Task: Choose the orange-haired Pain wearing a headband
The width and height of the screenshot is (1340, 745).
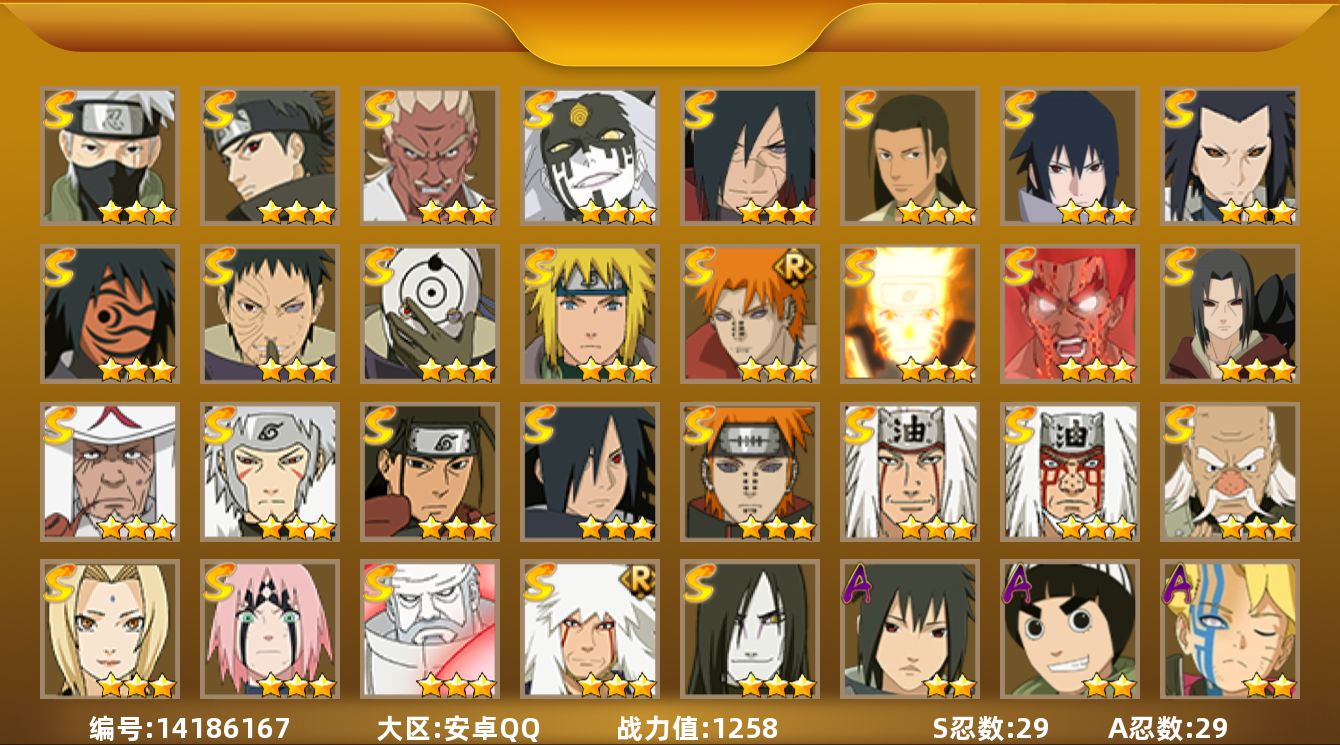Action: tap(749, 471)
